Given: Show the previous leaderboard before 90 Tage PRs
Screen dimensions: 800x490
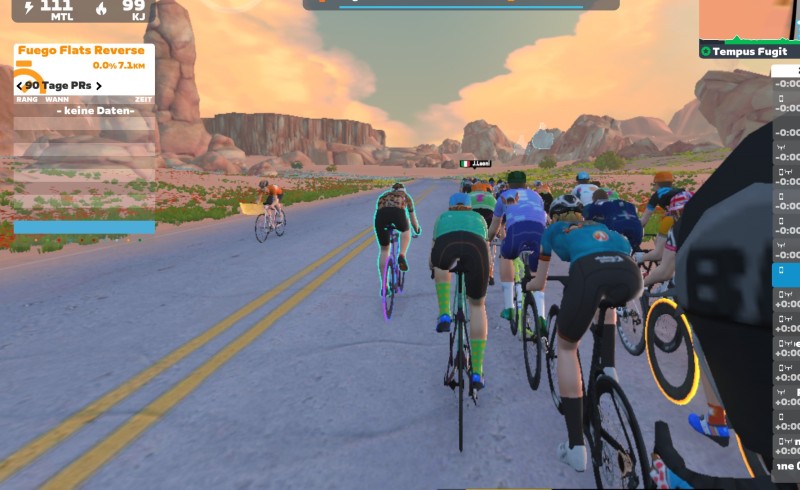Looking at the screenshot, I should click(x=20, y=86).
